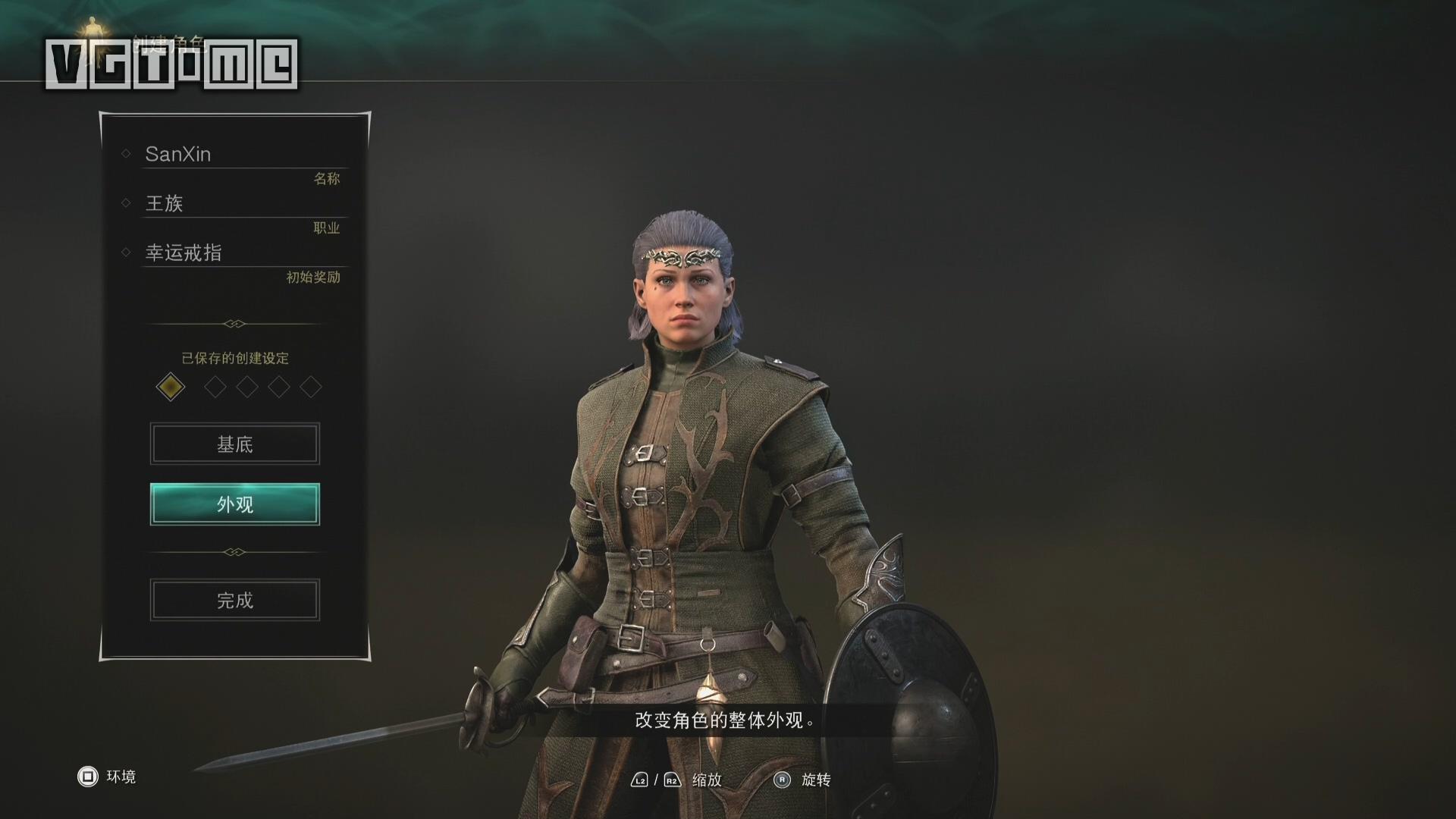This screenshot has height=819, width=1456.
Task: Switch to the 基底 section
Action: [x=234, y=444]
